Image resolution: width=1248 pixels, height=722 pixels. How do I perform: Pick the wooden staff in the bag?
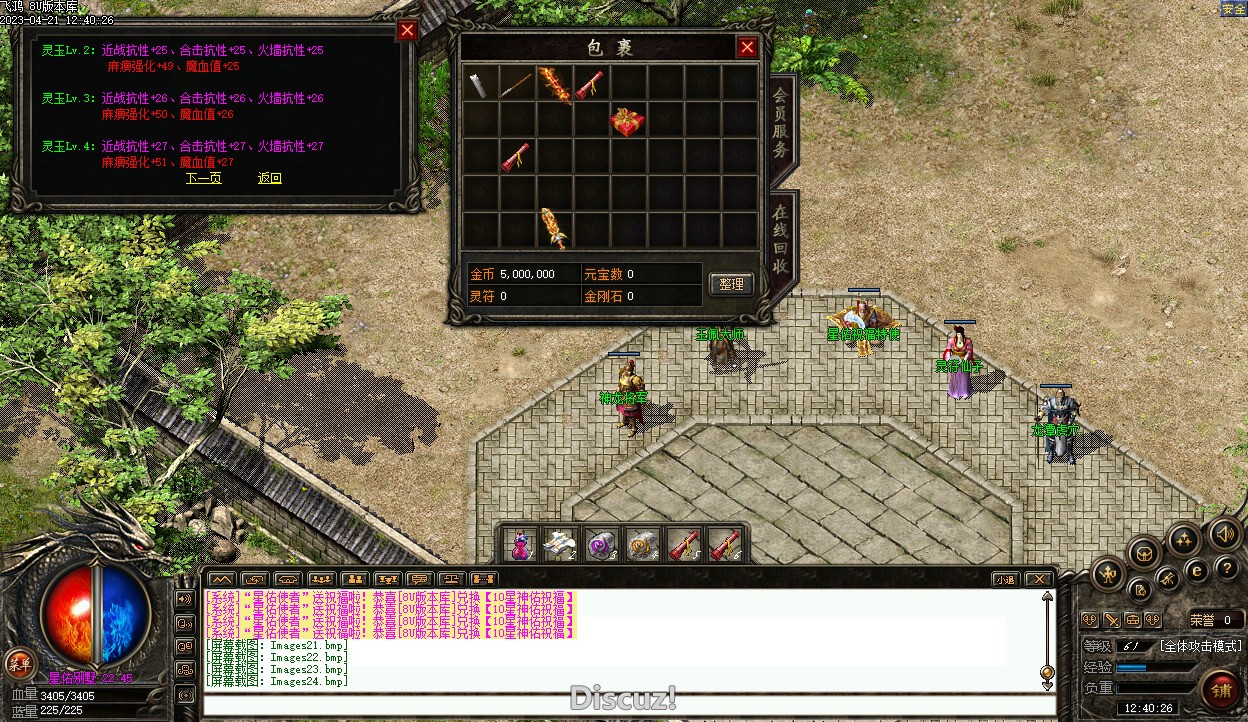tap(517, 85)
